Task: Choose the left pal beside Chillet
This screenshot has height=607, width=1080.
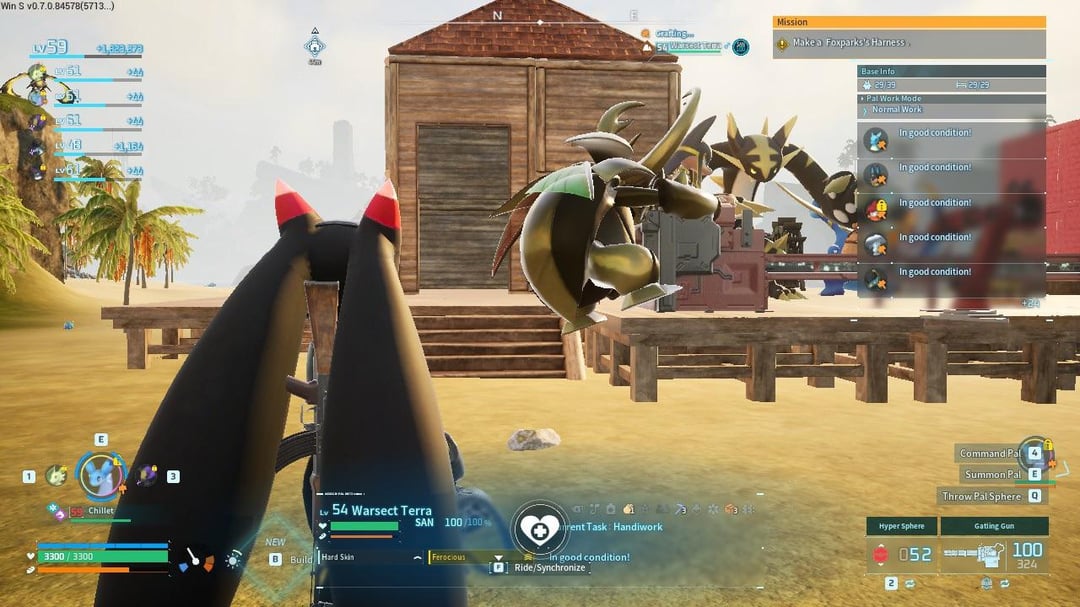Action: tap(56, 475)
